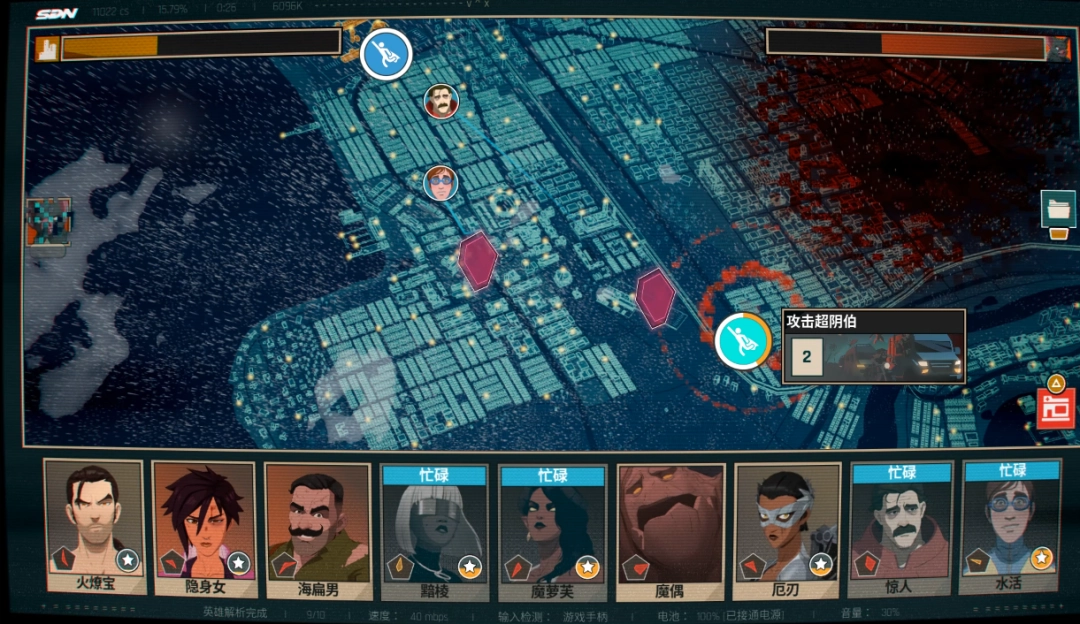Click the teal flying-hero mission marker
This screenshot has width=1080, height=624.
point(742,340)
